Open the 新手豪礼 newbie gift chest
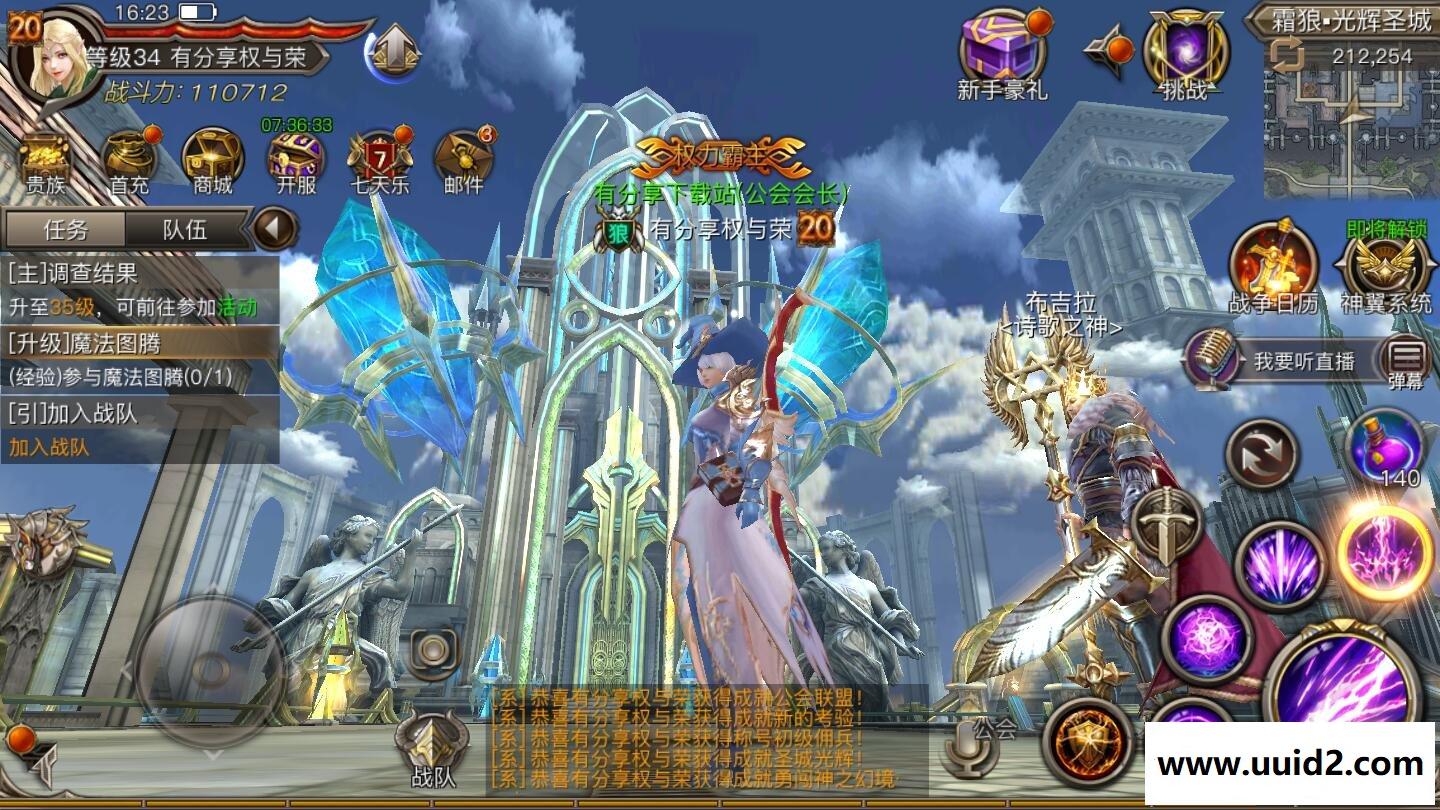Image resolution: width=1440 pixels, height=810 pixels. (1002, 55)
